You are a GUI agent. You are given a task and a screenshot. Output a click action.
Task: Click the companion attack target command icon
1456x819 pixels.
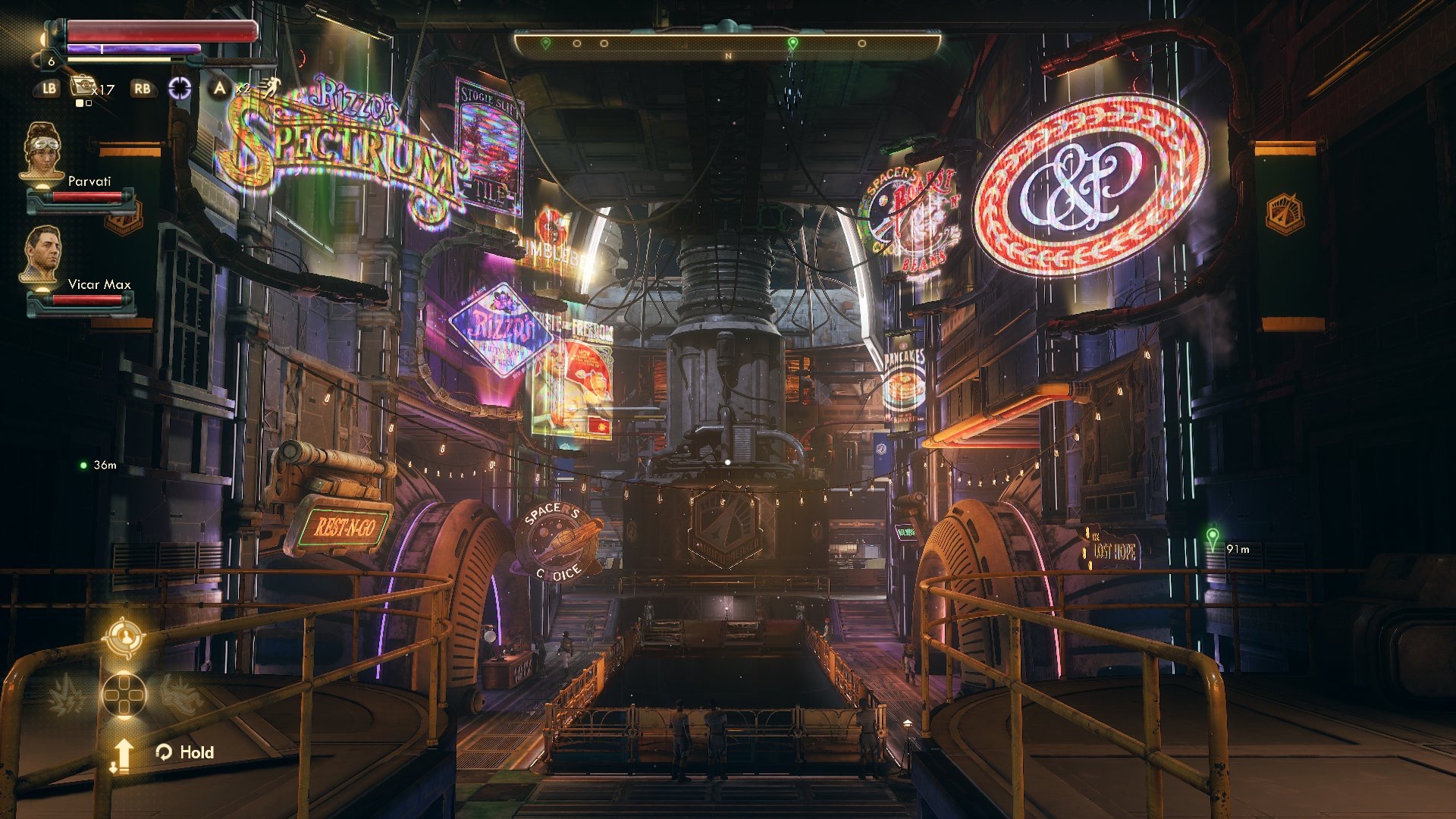tap(124, 636)
